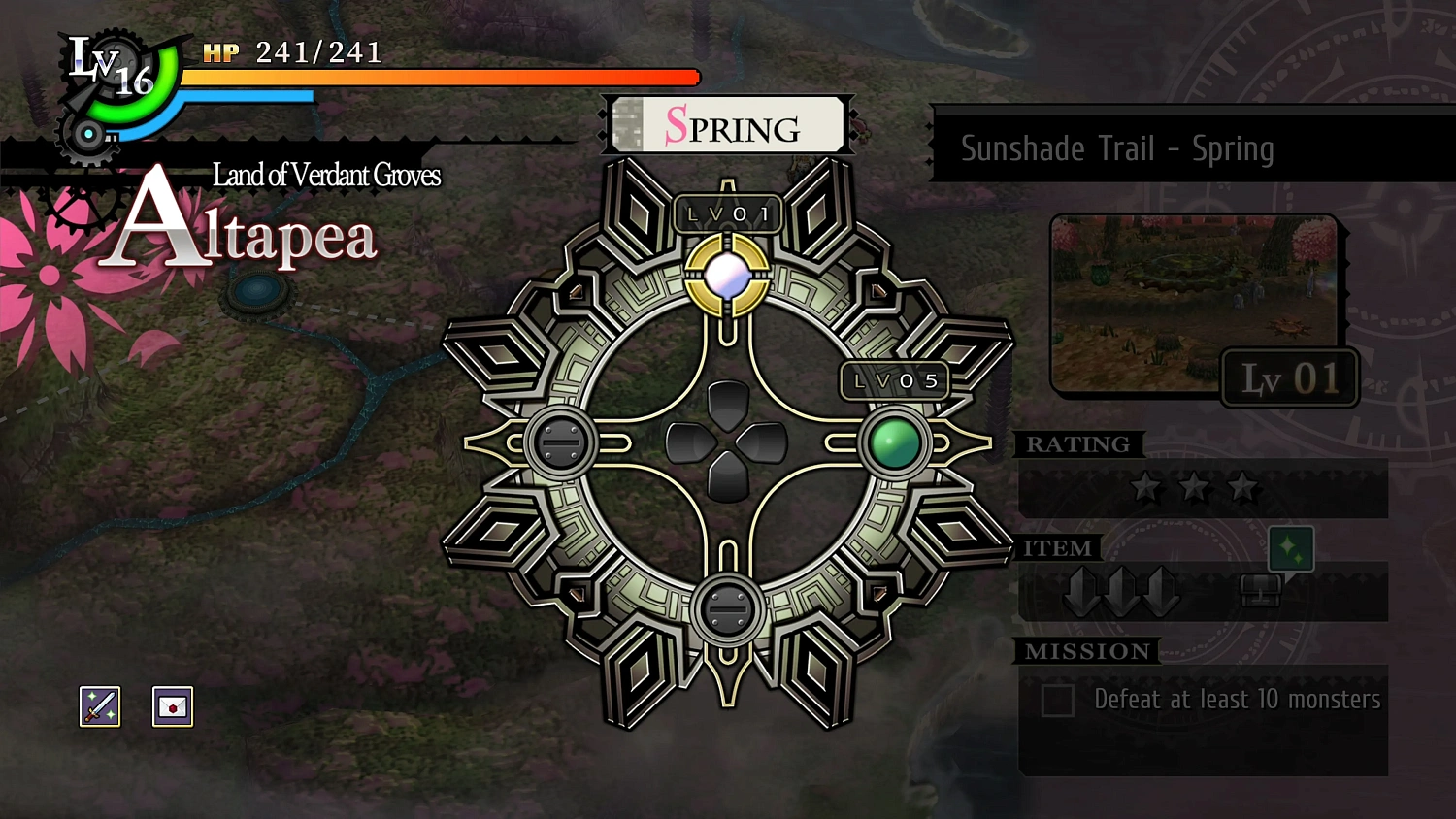Viewport: 1456px width, 819px height.
Task: Switch to the Spring season banner
Action: (728, 125)
